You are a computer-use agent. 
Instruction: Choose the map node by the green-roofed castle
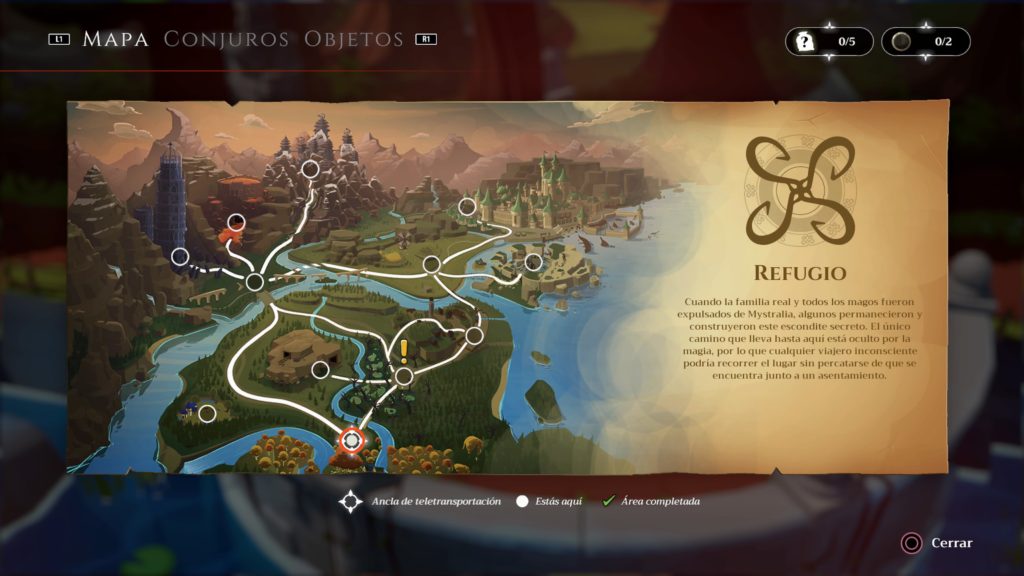(467, 207)
